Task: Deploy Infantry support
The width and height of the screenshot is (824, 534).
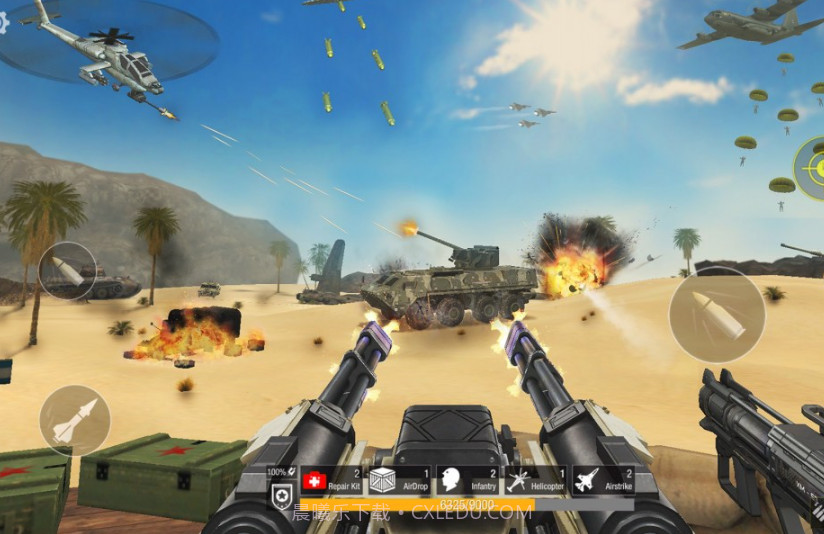Action: click(x=466, y=481)
